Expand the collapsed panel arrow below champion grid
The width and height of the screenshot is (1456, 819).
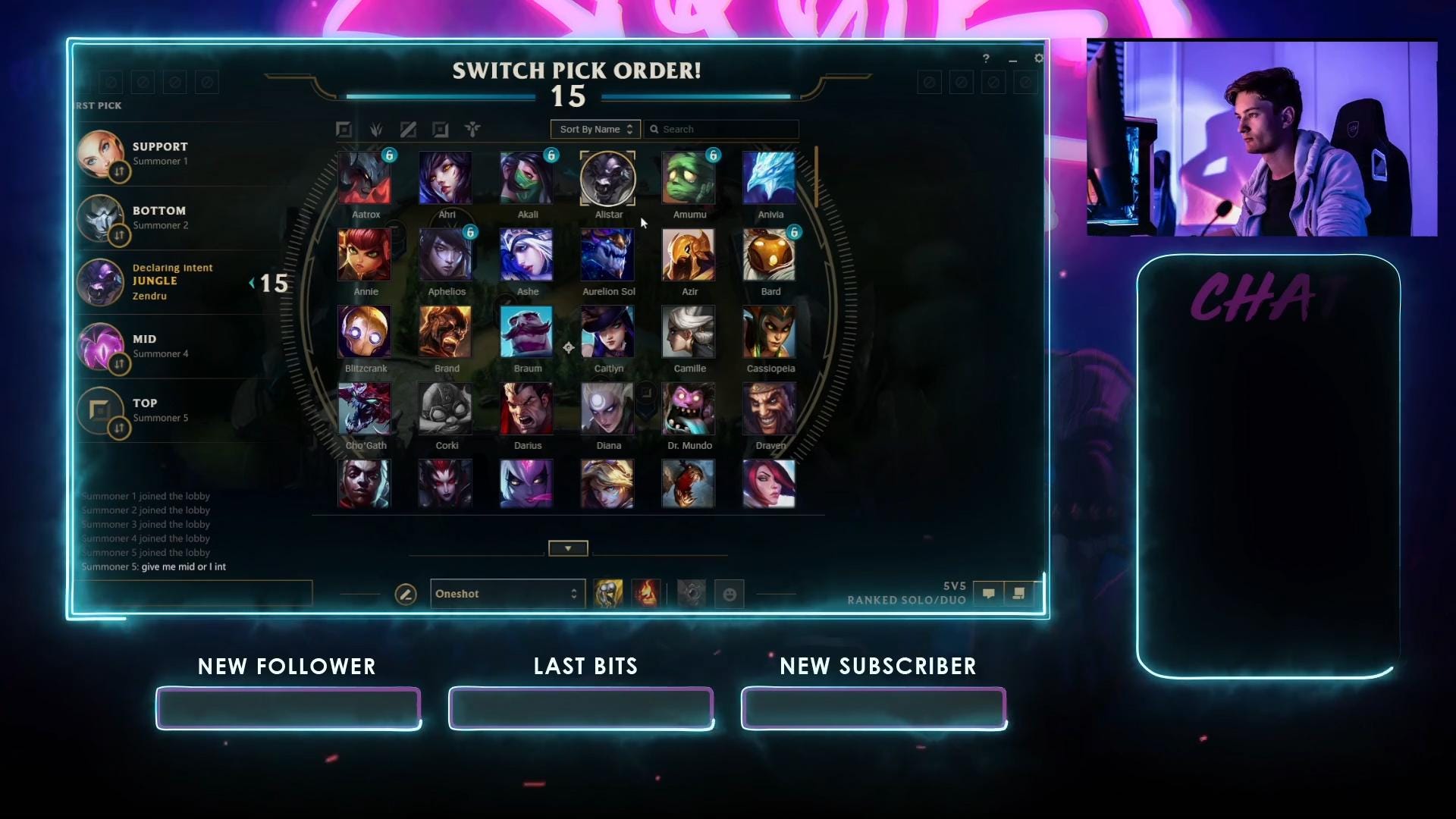click(x=567, y=548)
